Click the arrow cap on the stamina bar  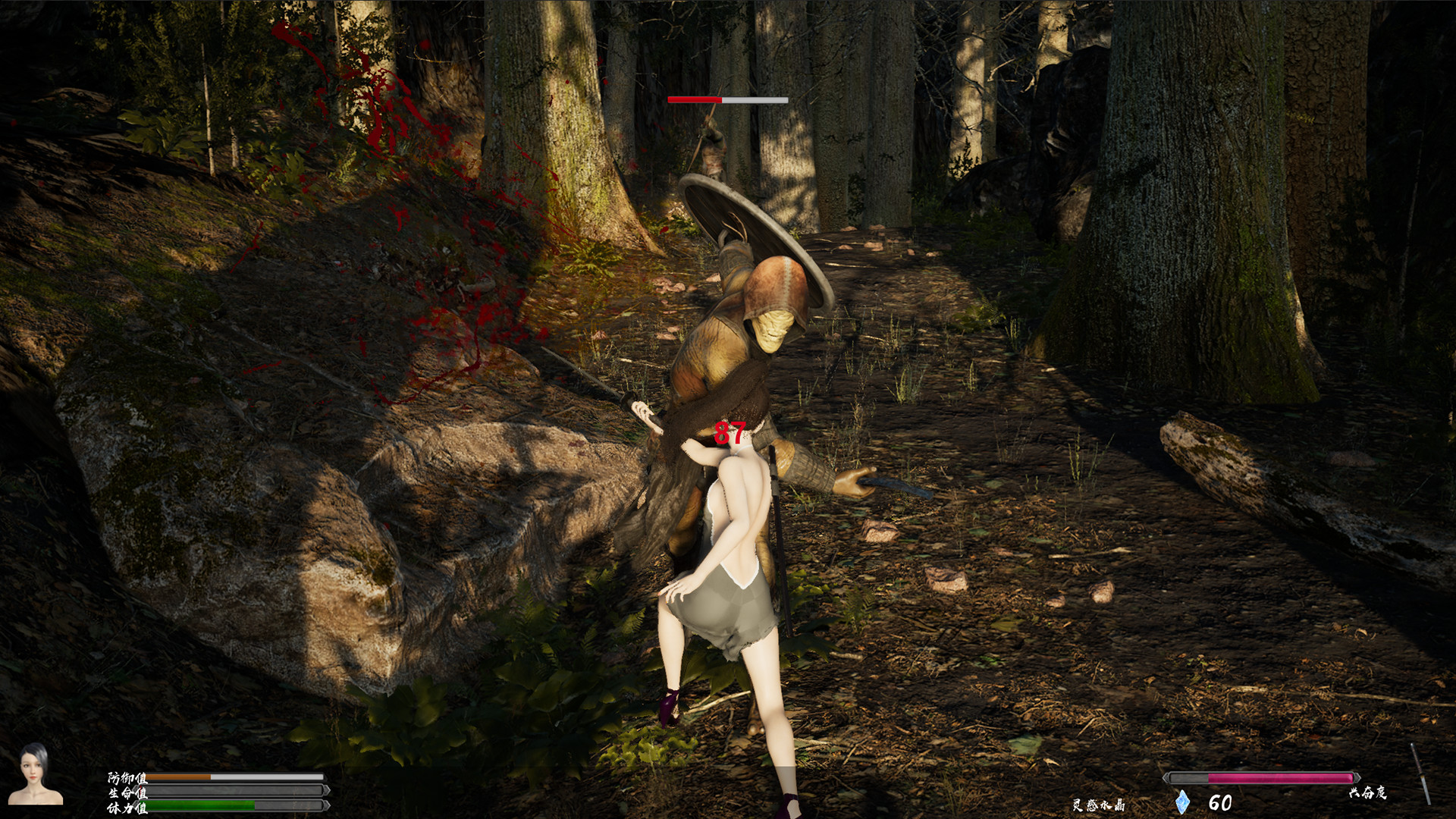click(328, 806)
